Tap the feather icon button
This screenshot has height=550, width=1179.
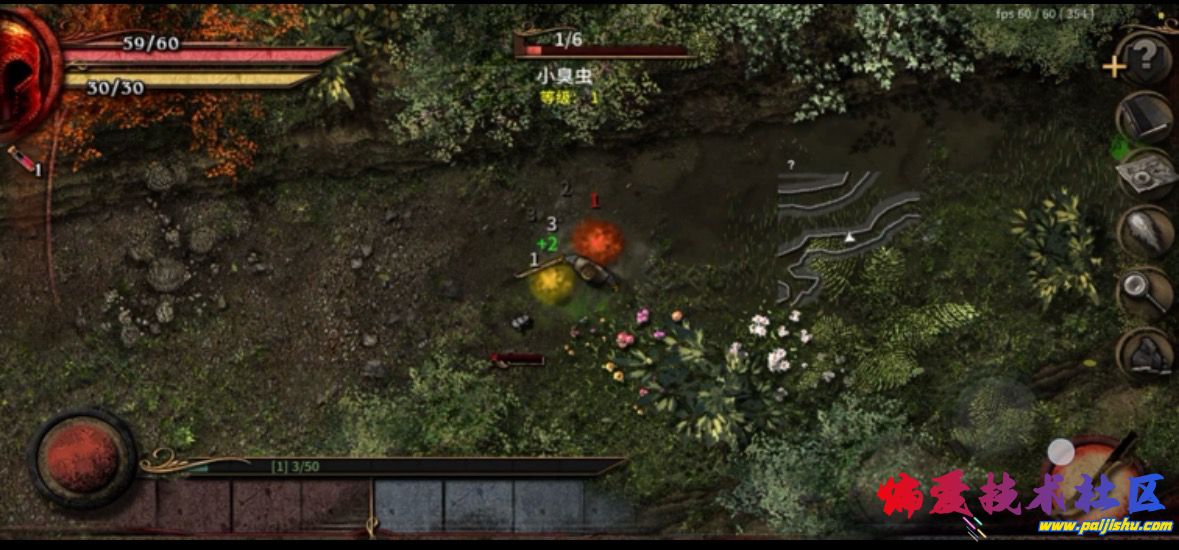click(1146, 233)
